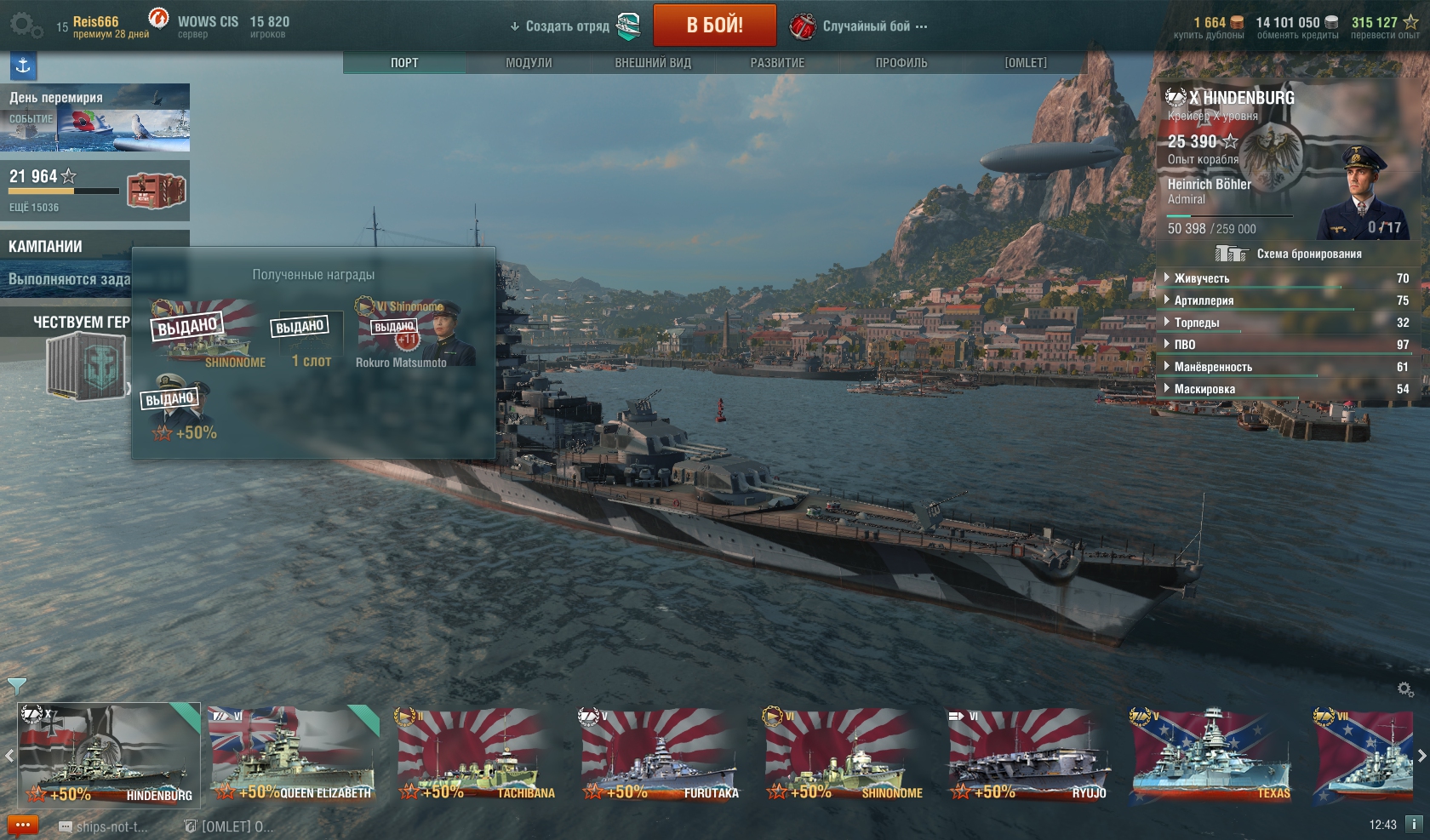Switch to the МОДУЛИ tab

(x=529, y=63)
